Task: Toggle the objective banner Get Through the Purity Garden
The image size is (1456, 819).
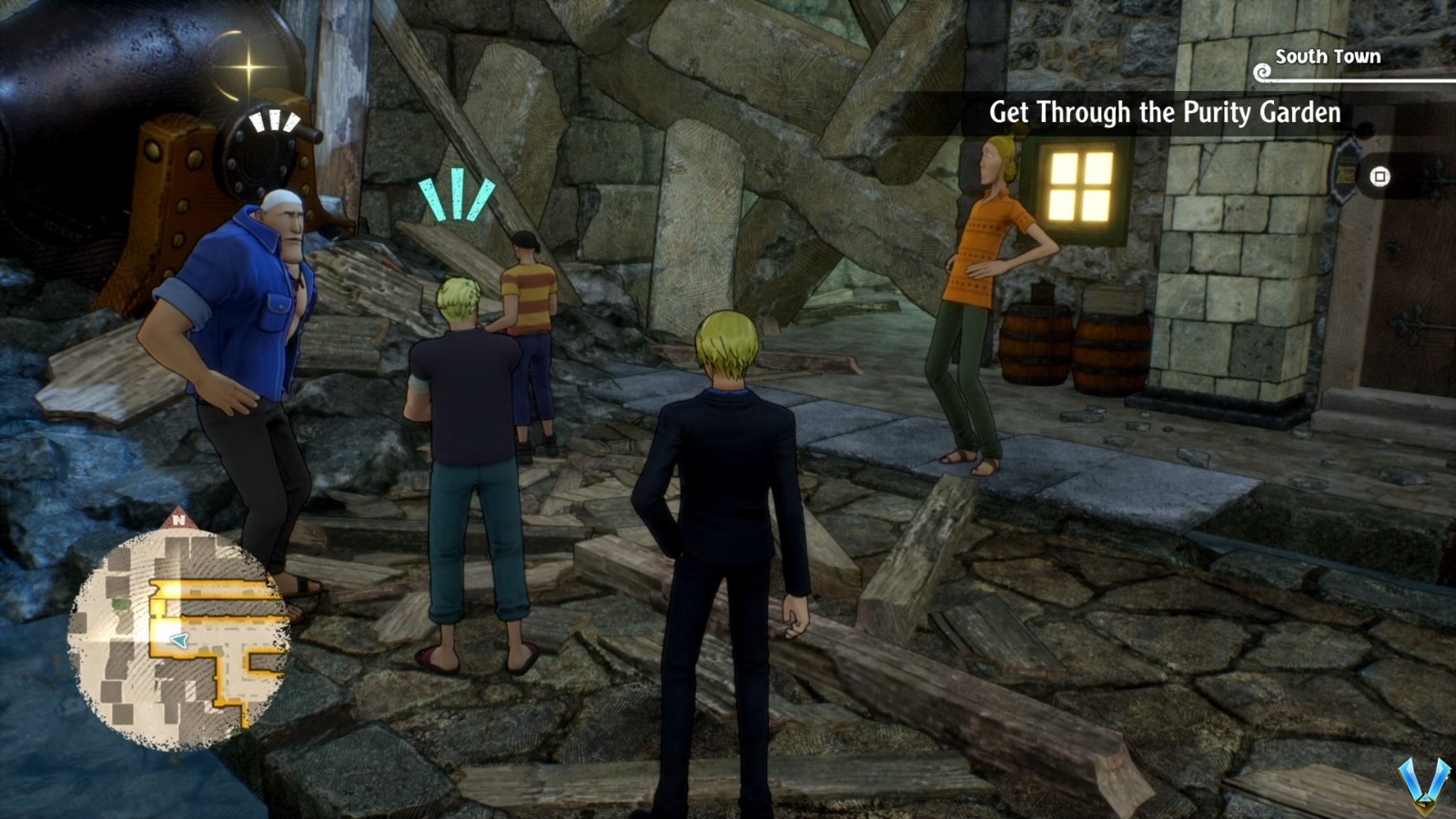Action: coord(1165,115)
